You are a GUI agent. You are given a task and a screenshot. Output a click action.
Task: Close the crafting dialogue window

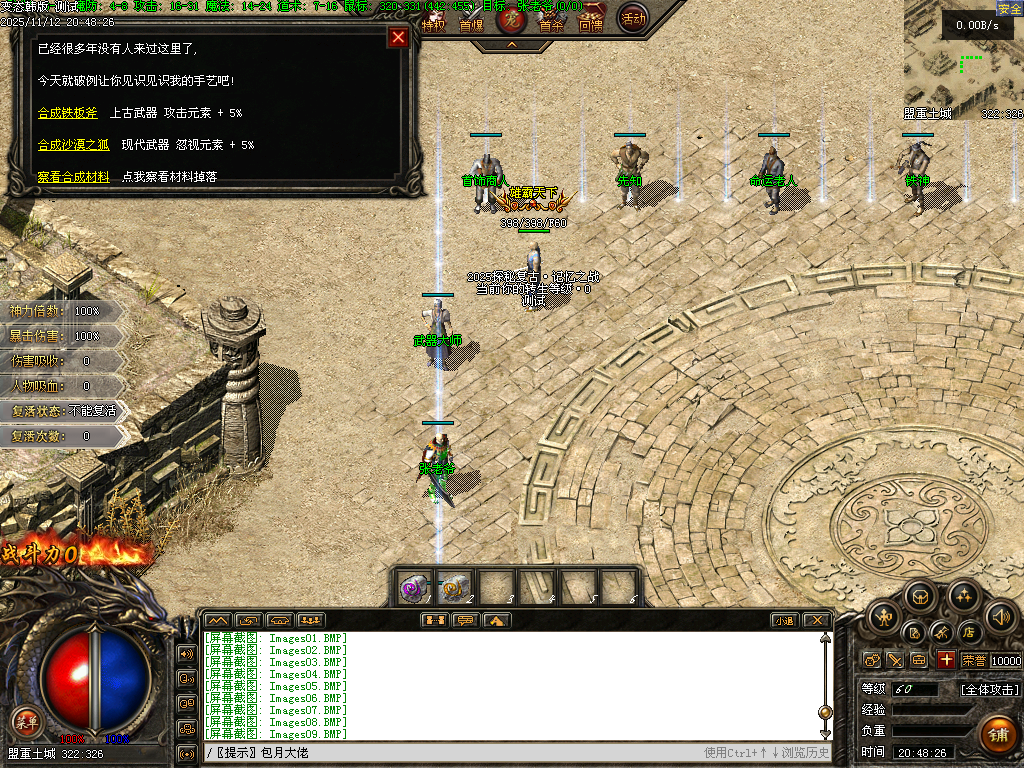pyautogui.click(x=398, y=38)
